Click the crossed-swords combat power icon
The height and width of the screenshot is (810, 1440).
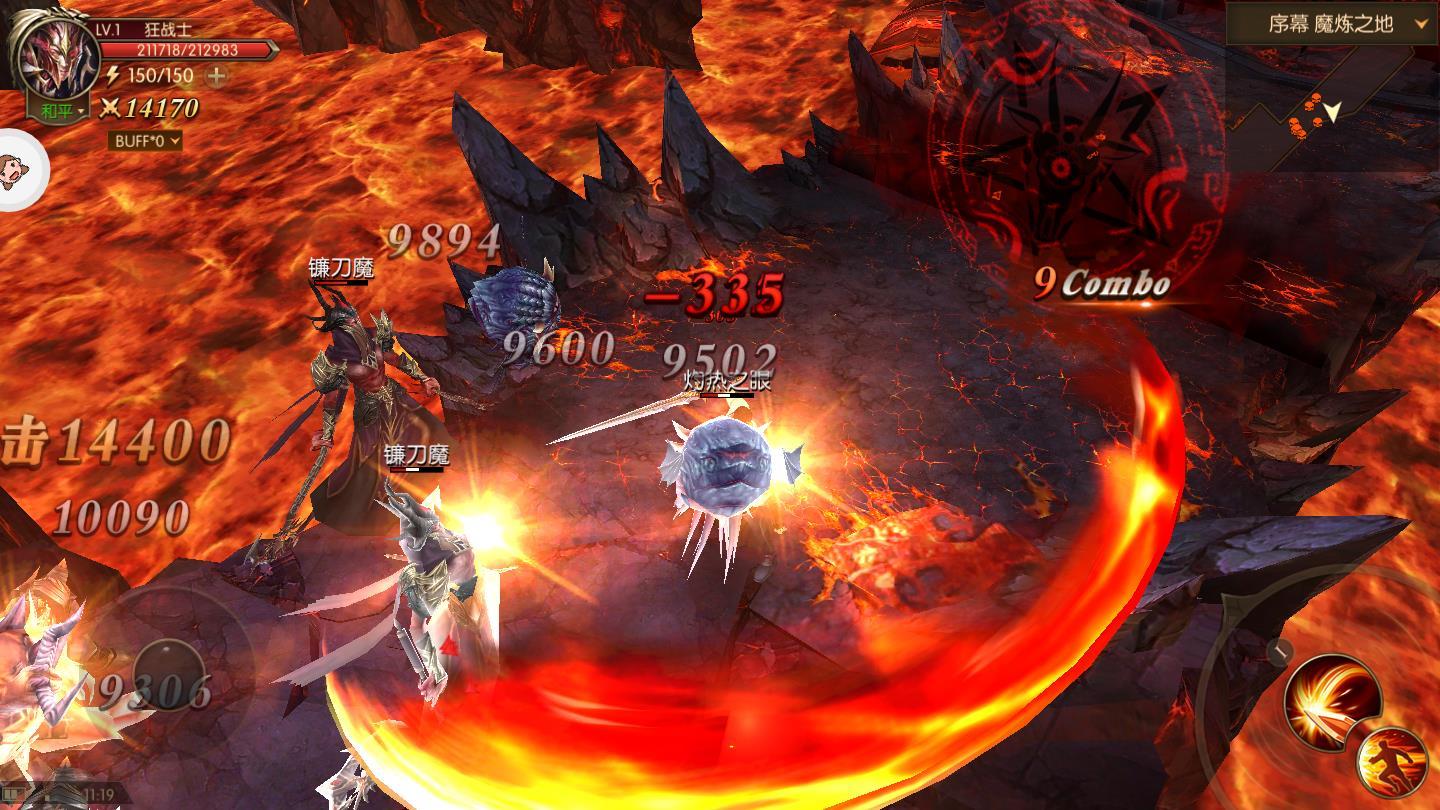[x=109, y=109]
